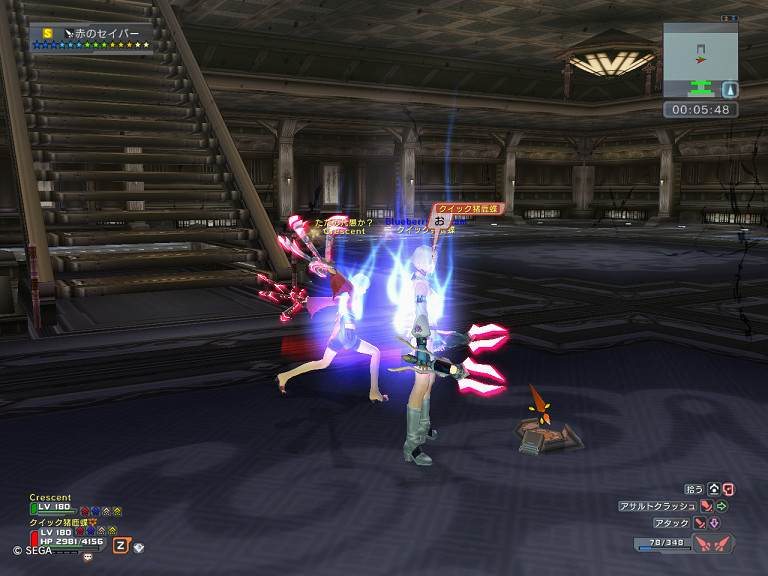Open the twin claw weapon palette
This screenshot has width=768, height=576.
pos(713,544)
